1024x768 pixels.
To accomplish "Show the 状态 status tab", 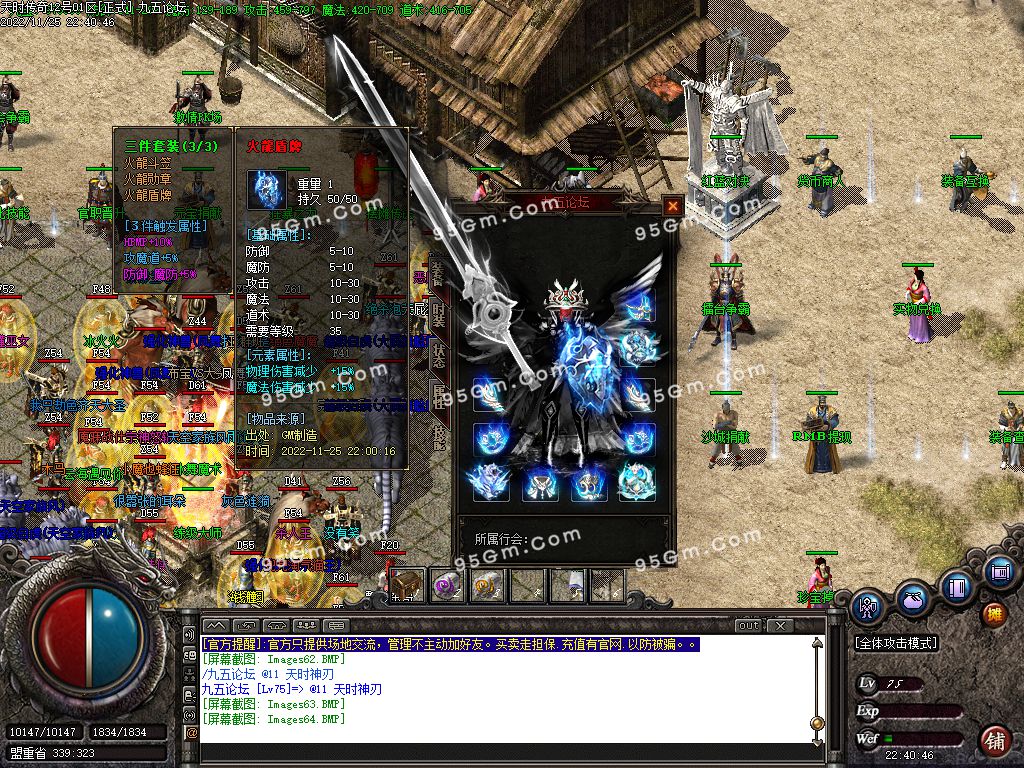I will [438, 356].
